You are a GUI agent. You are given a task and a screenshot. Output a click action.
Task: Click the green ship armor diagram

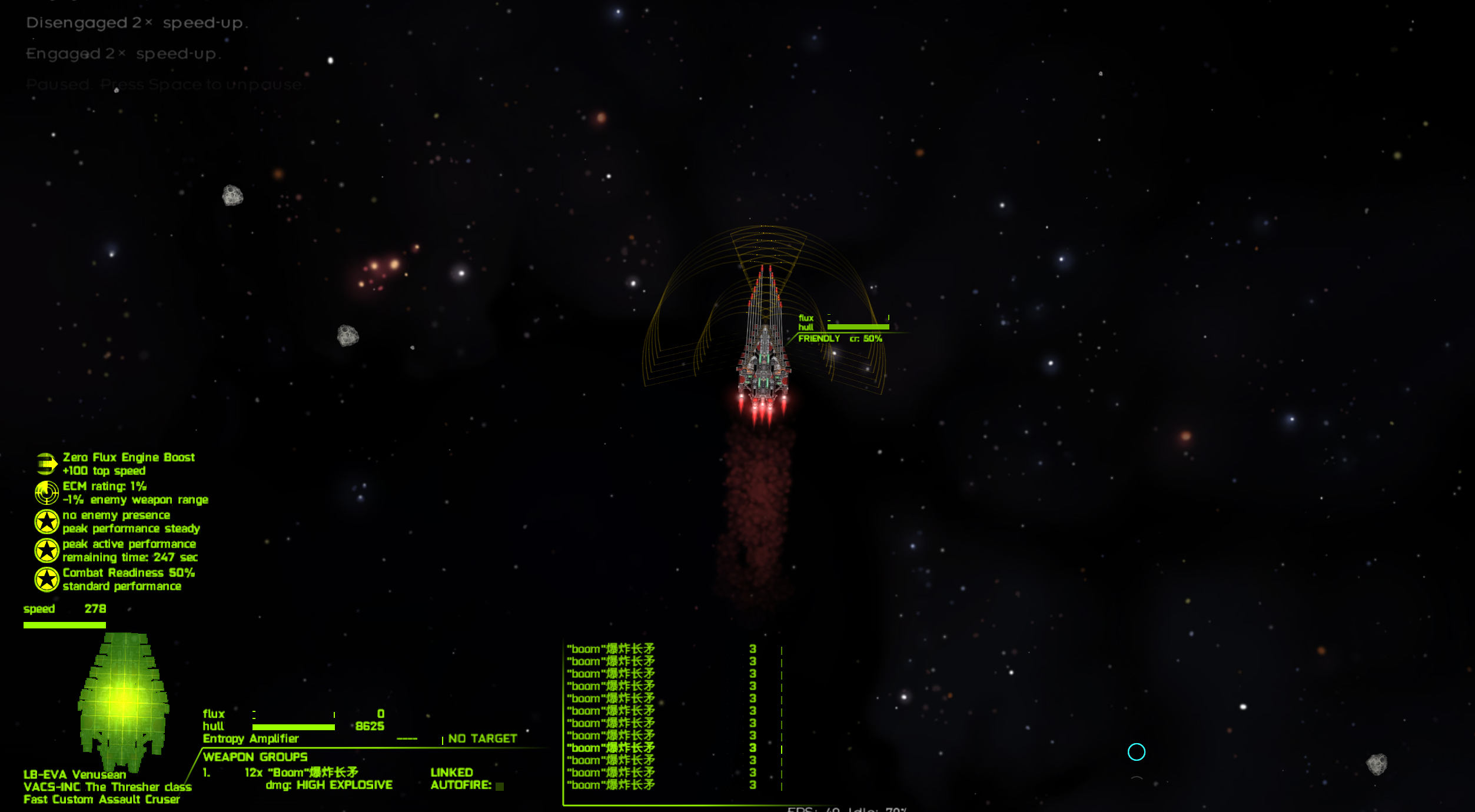click(124, 701)
